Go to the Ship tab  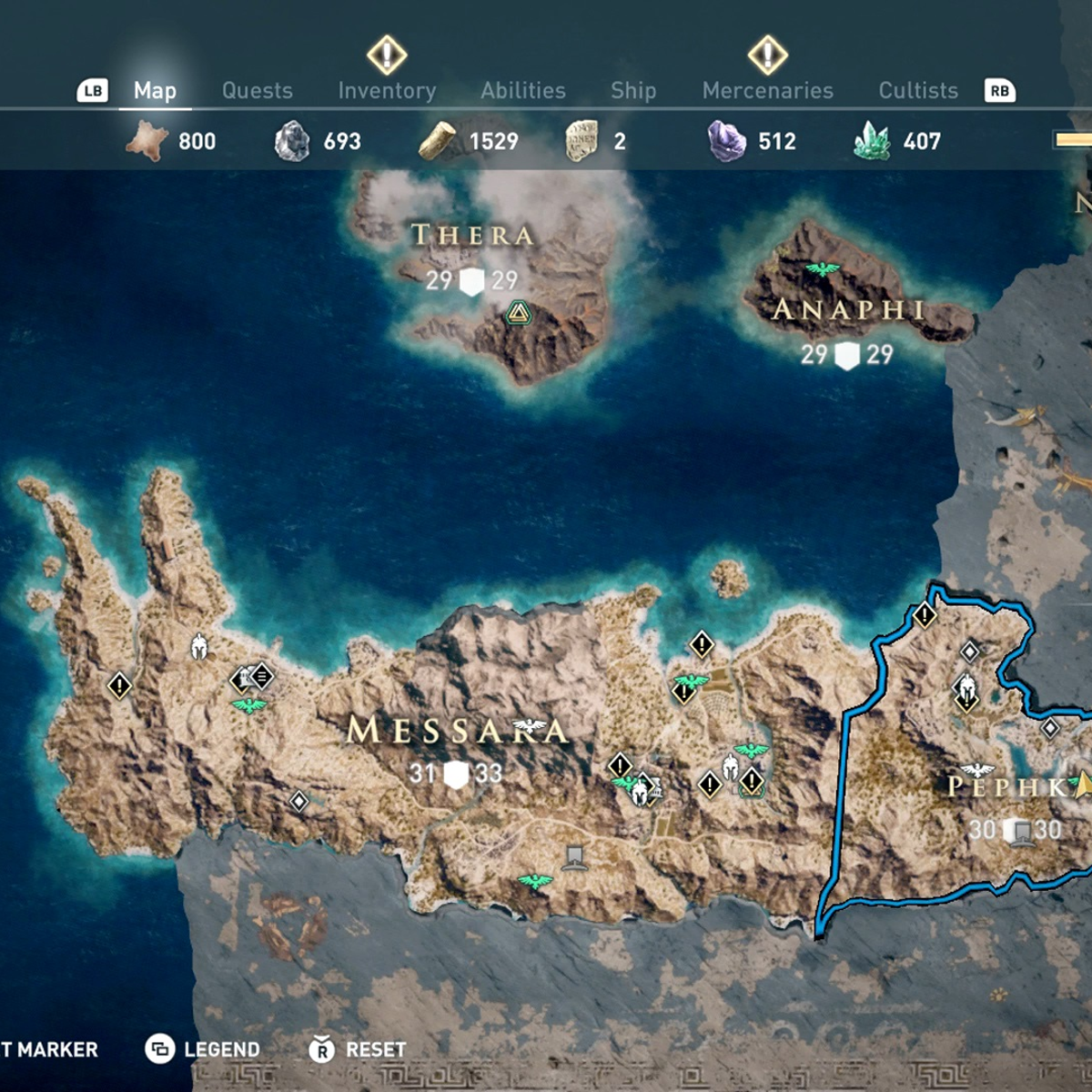[x=633, y=90]
